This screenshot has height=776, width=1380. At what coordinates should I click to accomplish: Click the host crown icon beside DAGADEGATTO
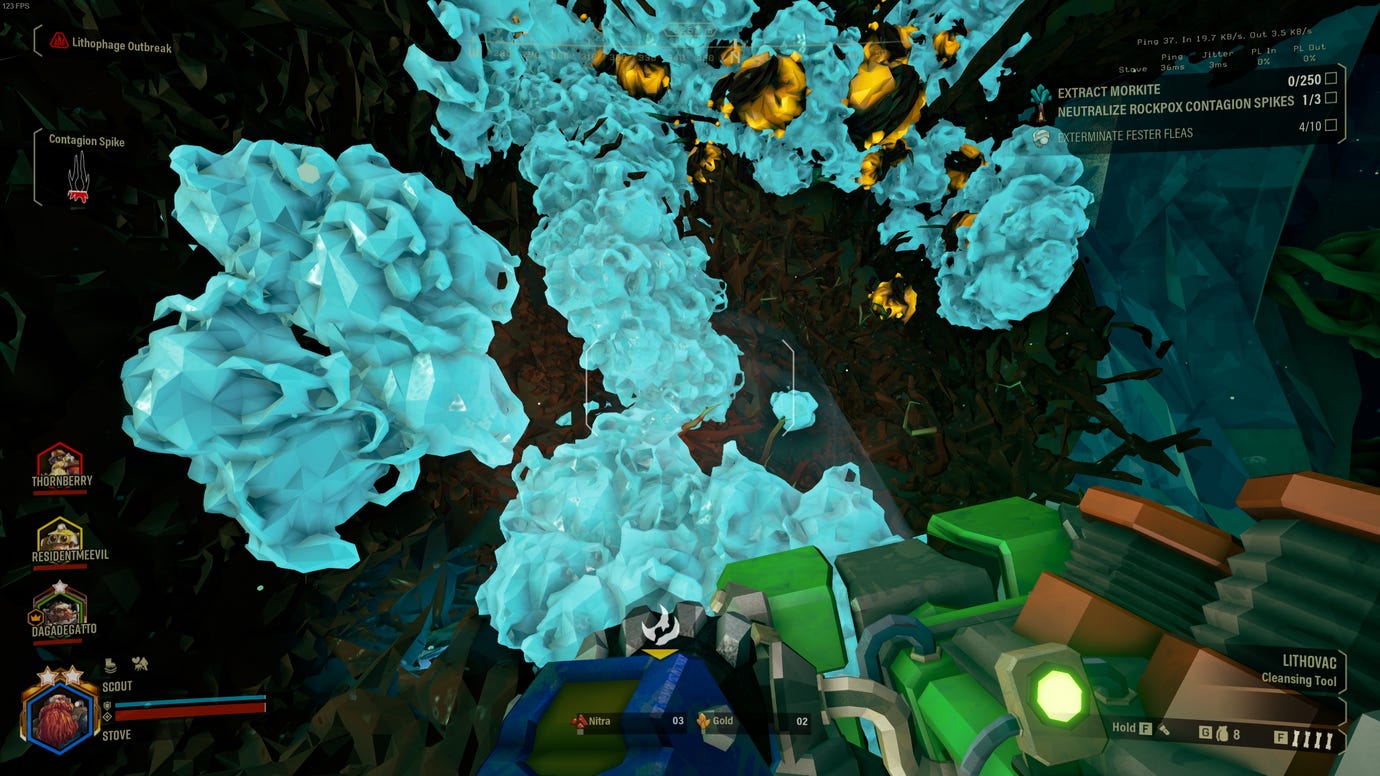[x=36, y=617]
